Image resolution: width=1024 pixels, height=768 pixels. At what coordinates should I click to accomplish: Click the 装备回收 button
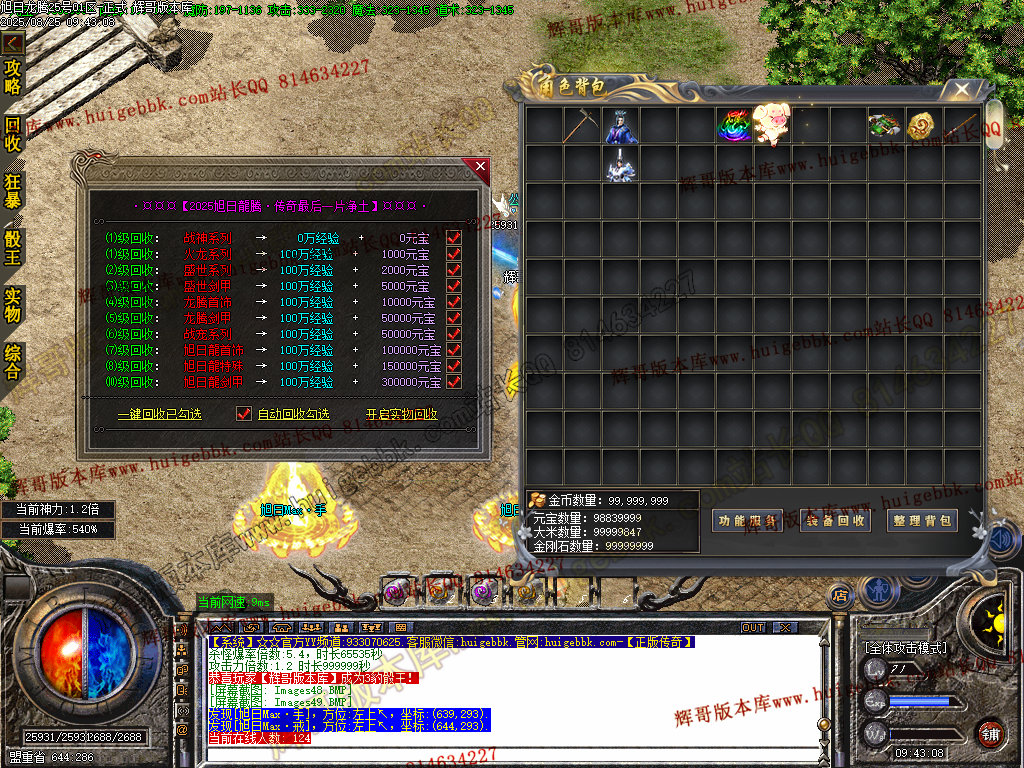(x=835, y=521)
